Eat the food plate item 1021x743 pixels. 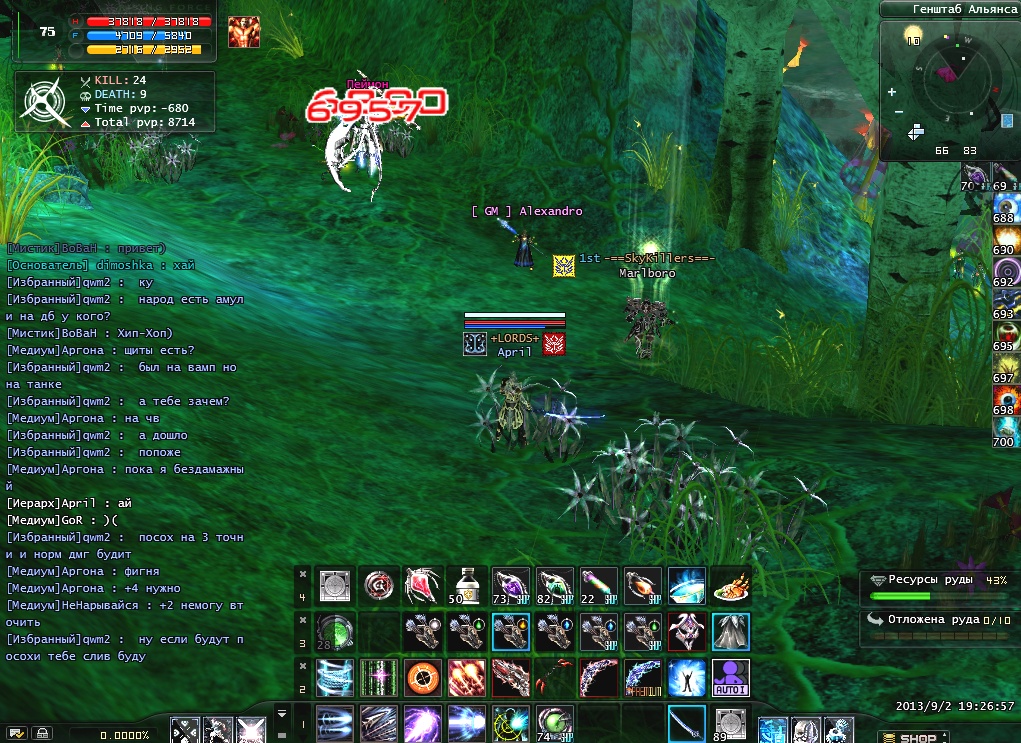click(731, 585)
